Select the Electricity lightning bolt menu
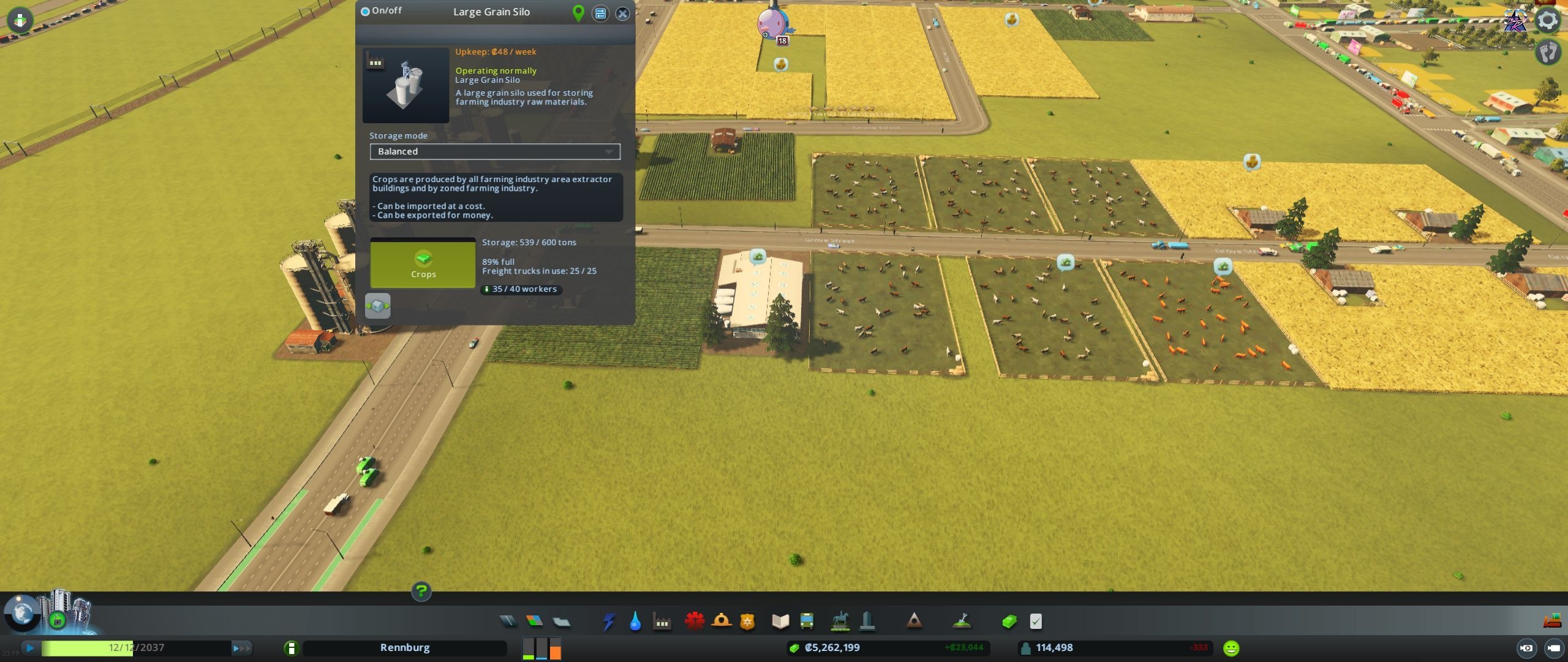The height and width of the screenshot is (662, 1568). [608, 622]
